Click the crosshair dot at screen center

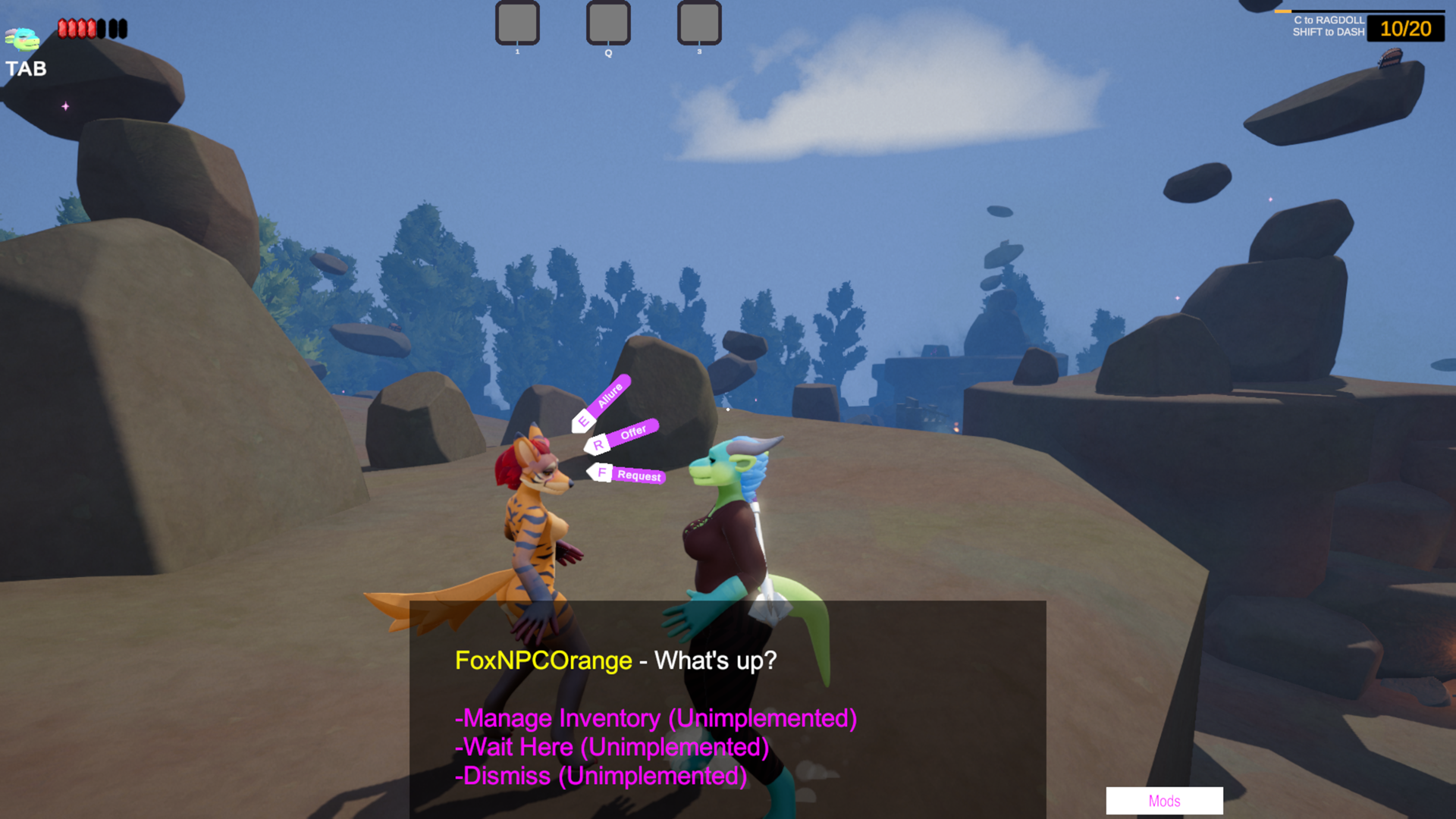point(727,408)
